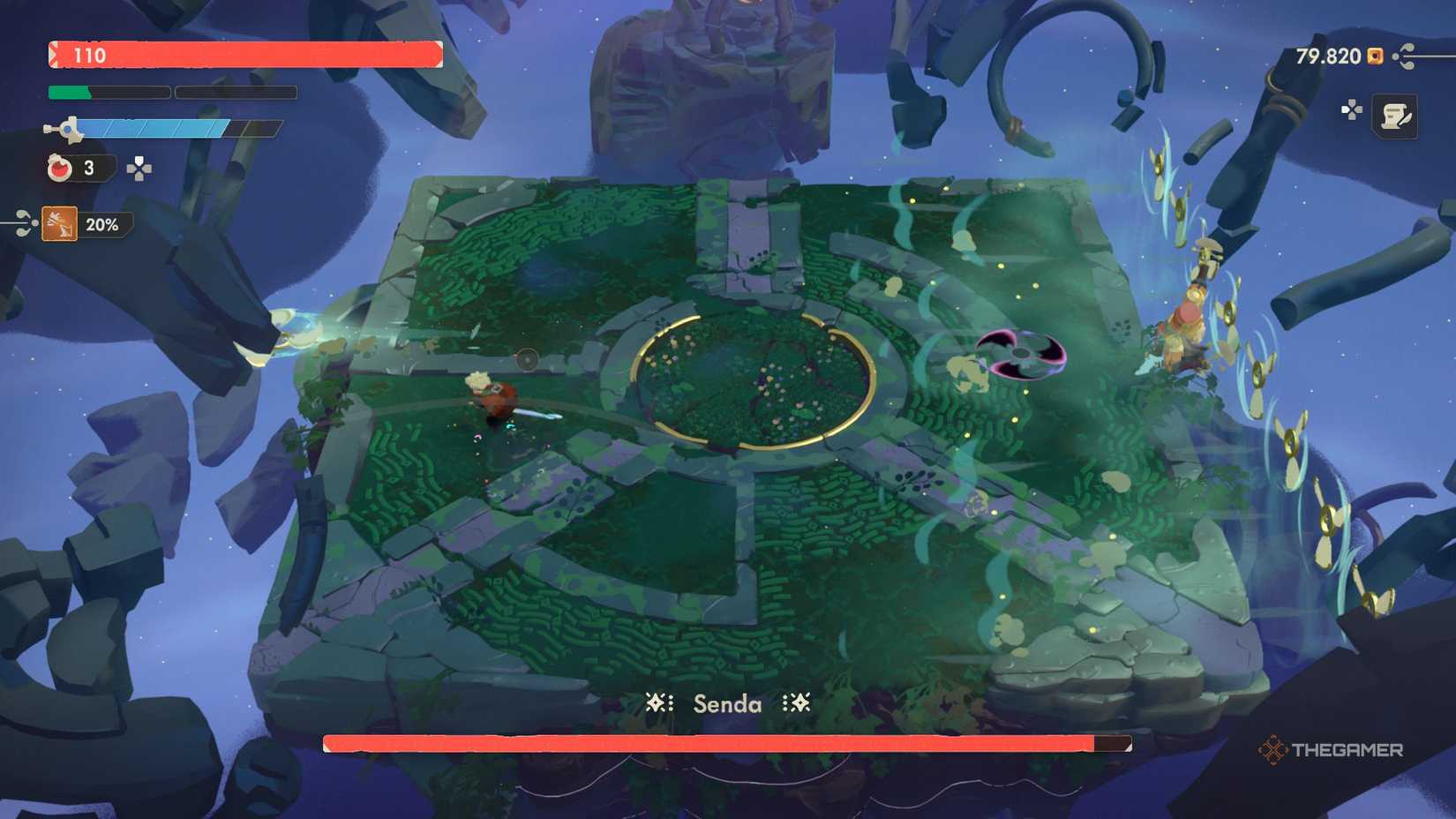The width and height of the screenshot is (1456, 819).
Task: Click the orange 20% buff ability icon
Action: click(x=59, y=225)
